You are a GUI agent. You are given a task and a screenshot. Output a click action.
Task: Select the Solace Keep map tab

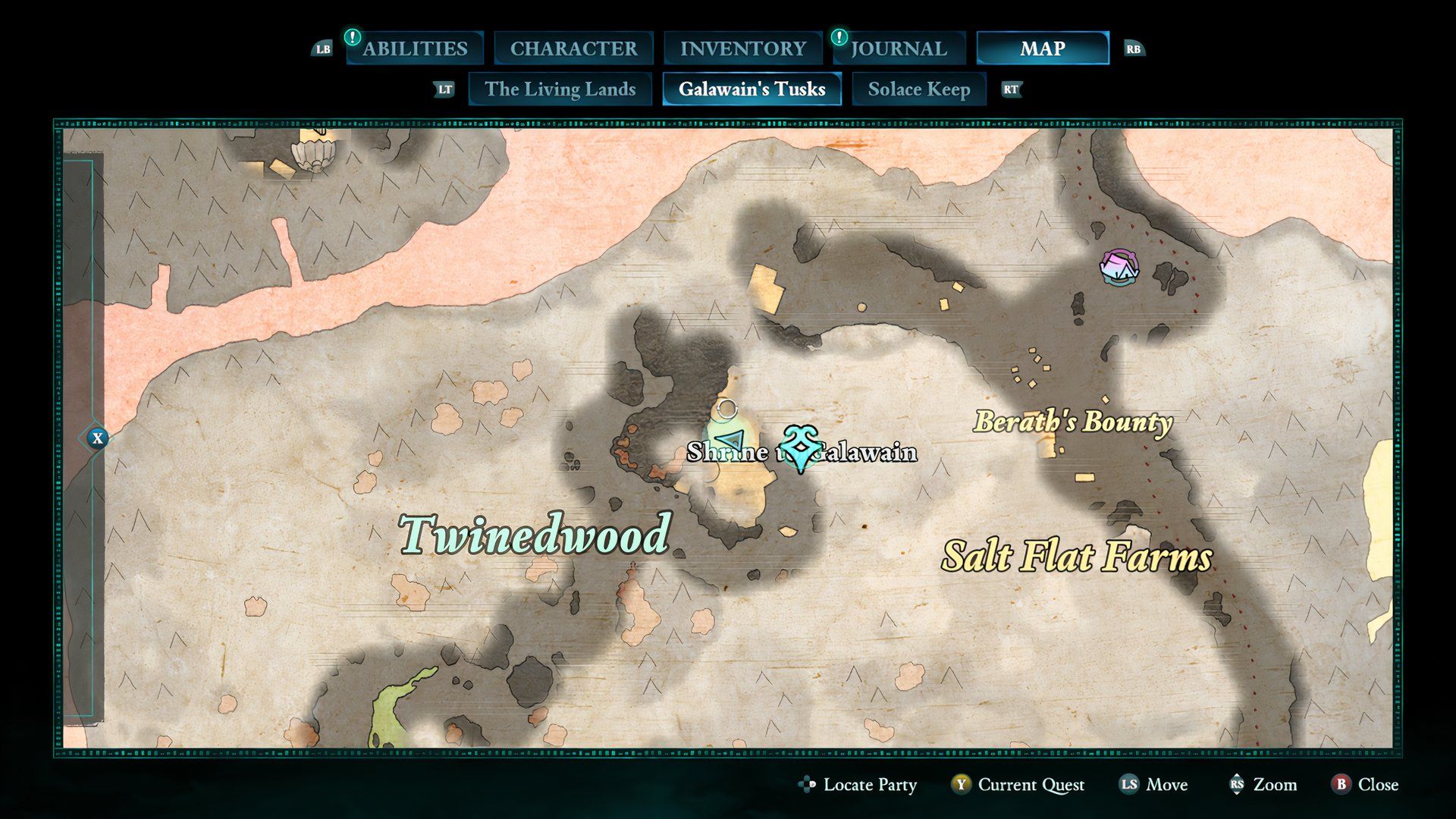point(919,89)
